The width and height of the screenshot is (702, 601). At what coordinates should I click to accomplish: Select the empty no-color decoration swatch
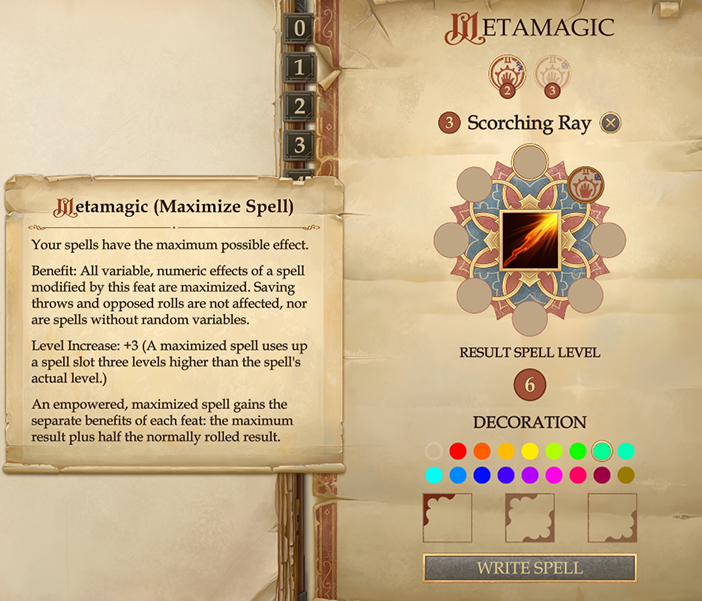click(x=434, y=451)
